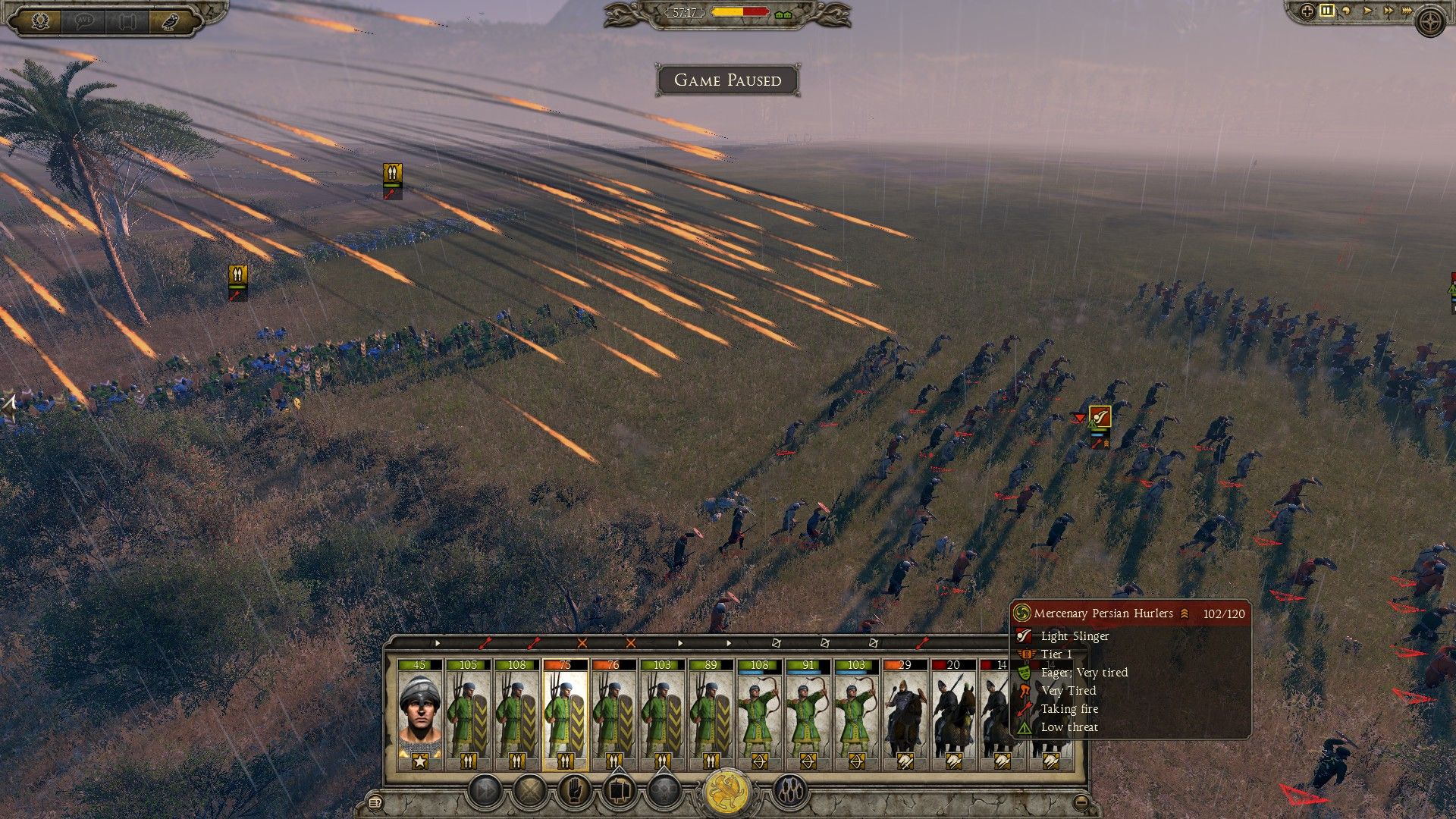This screenshot has height=819, width=1456.
Task: Open the battle menu via the laurel wreath icon
Action: (42, 19)
